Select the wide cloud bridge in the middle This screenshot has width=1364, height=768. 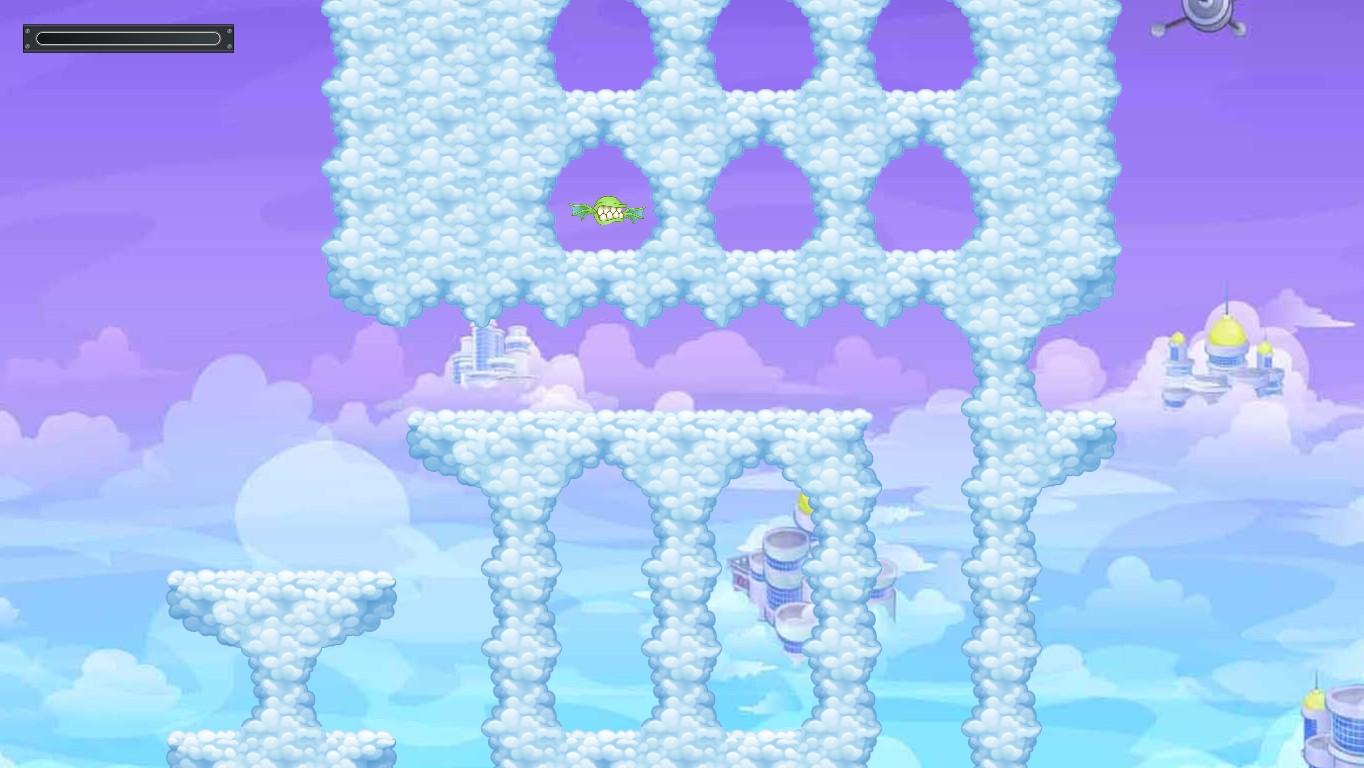pyautogui.click(x=640, y=430)
